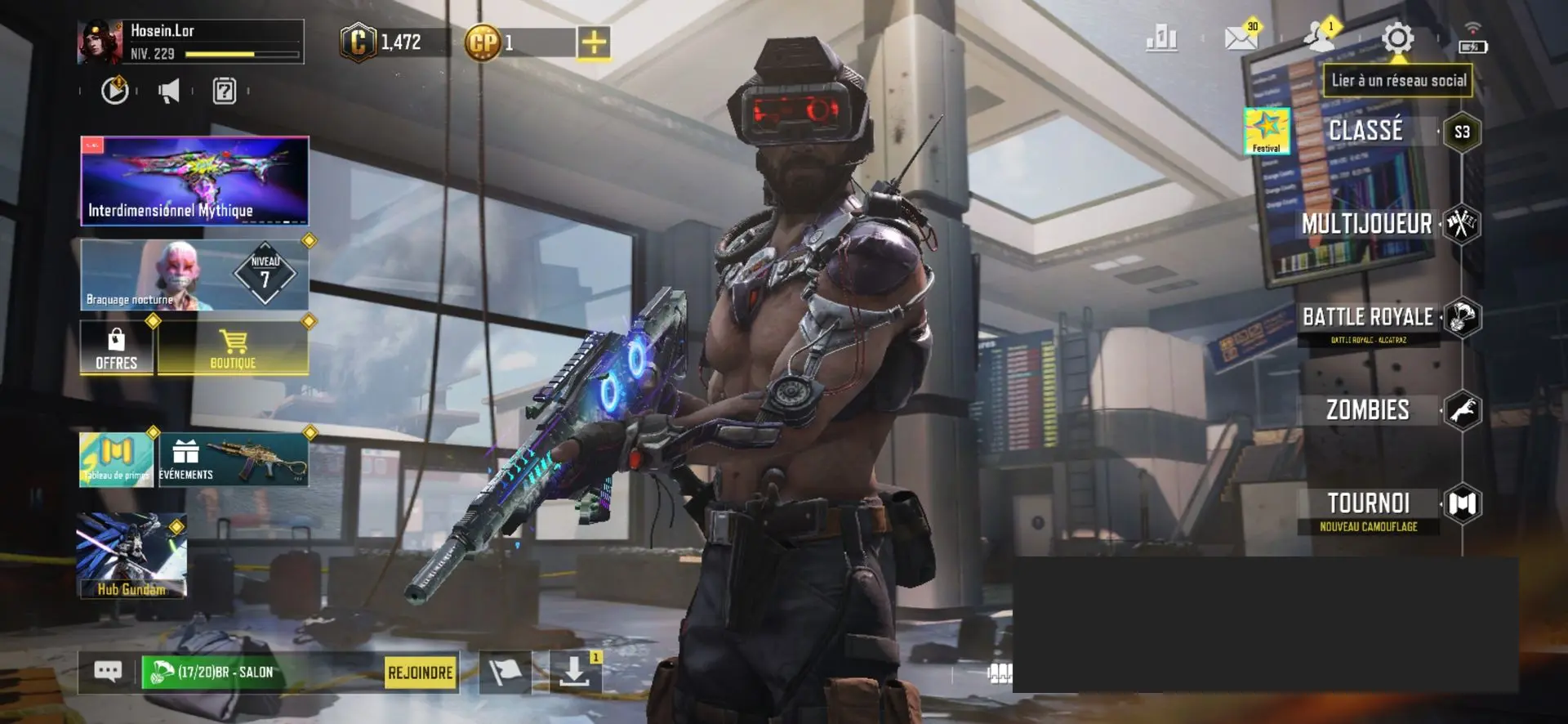
Task: Open the settings gear icon
Action: coord(1398,37)
